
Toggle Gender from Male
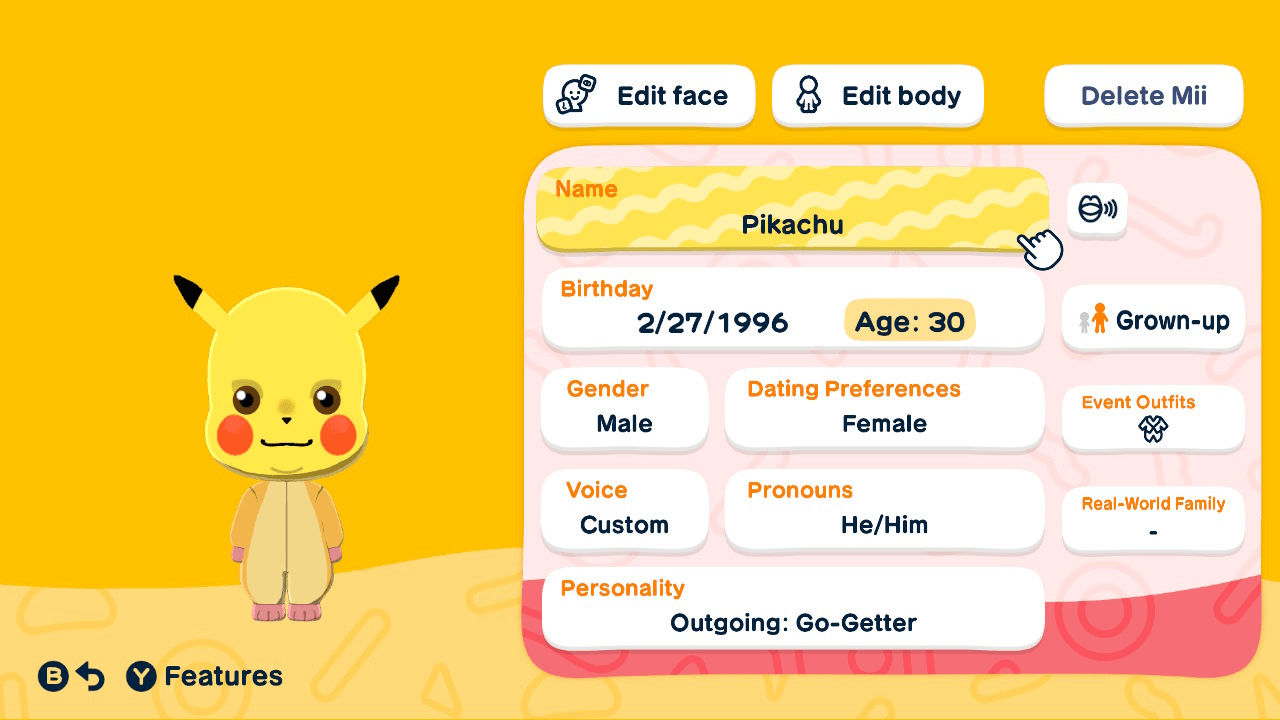624,410
